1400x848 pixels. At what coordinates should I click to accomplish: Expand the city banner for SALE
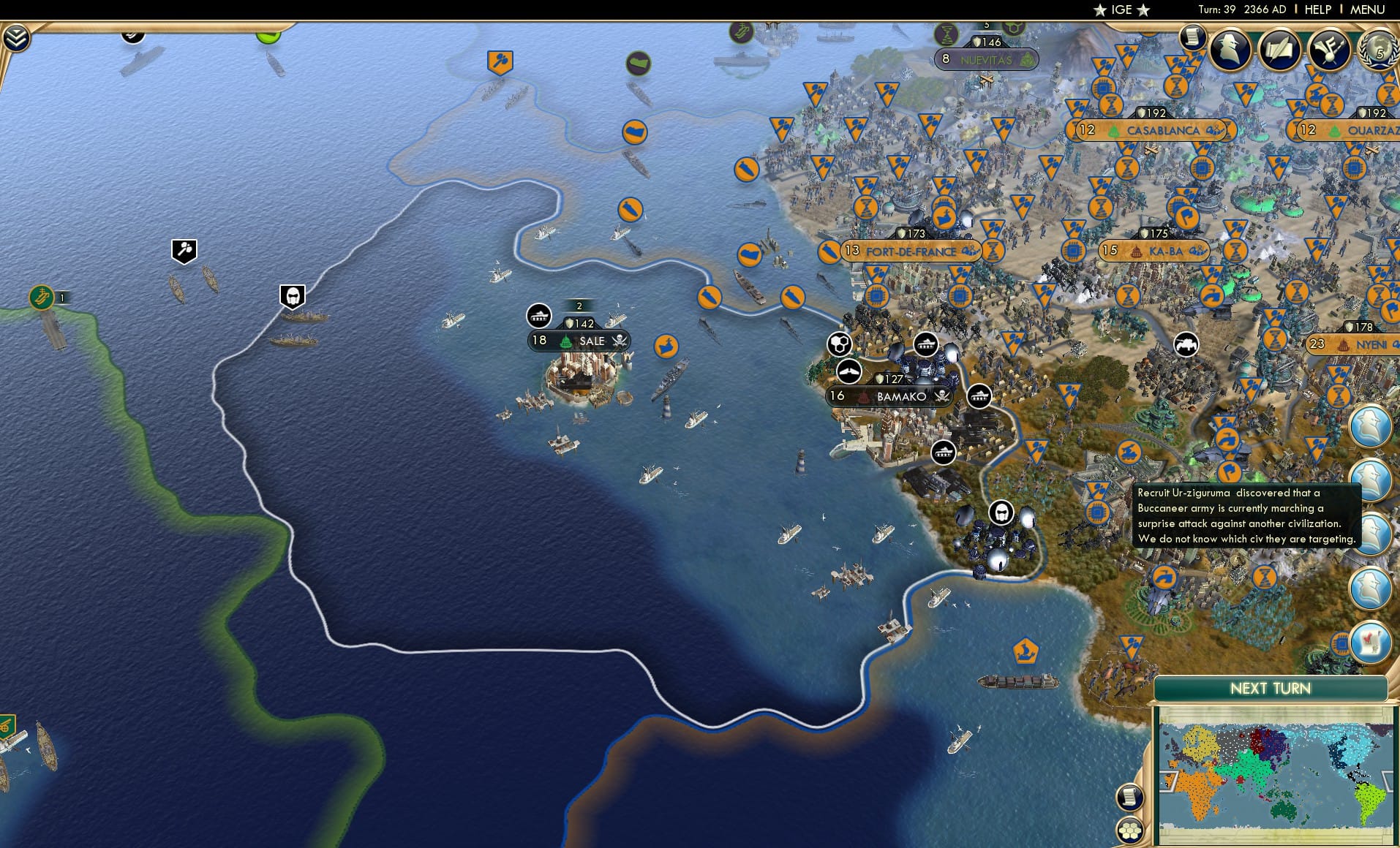click(x=578, y=341)
